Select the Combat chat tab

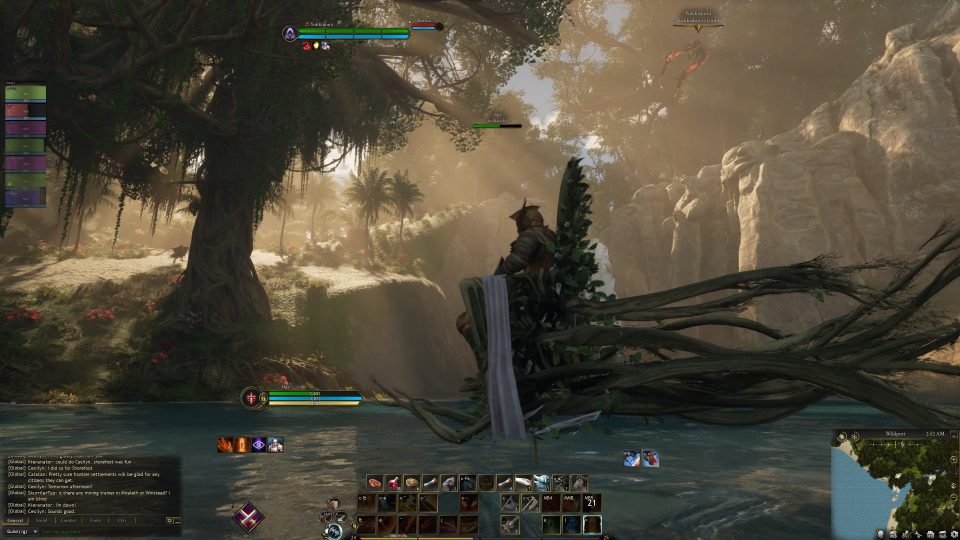(69, 521)
